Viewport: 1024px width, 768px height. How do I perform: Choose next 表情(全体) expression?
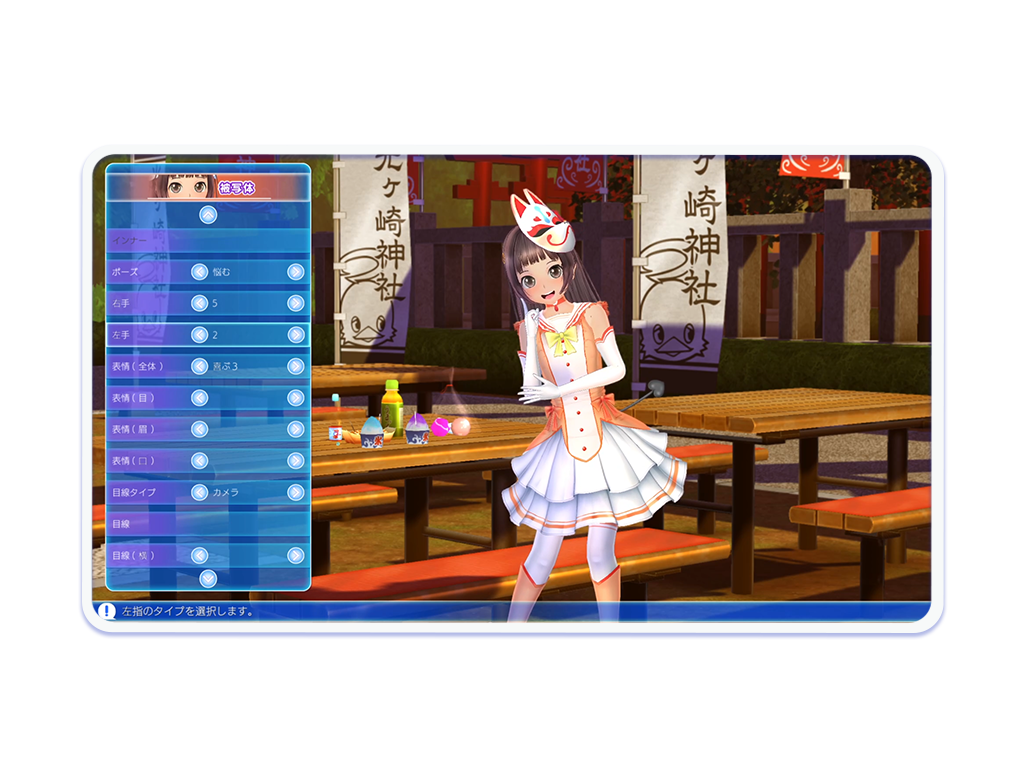click(295, 366)
